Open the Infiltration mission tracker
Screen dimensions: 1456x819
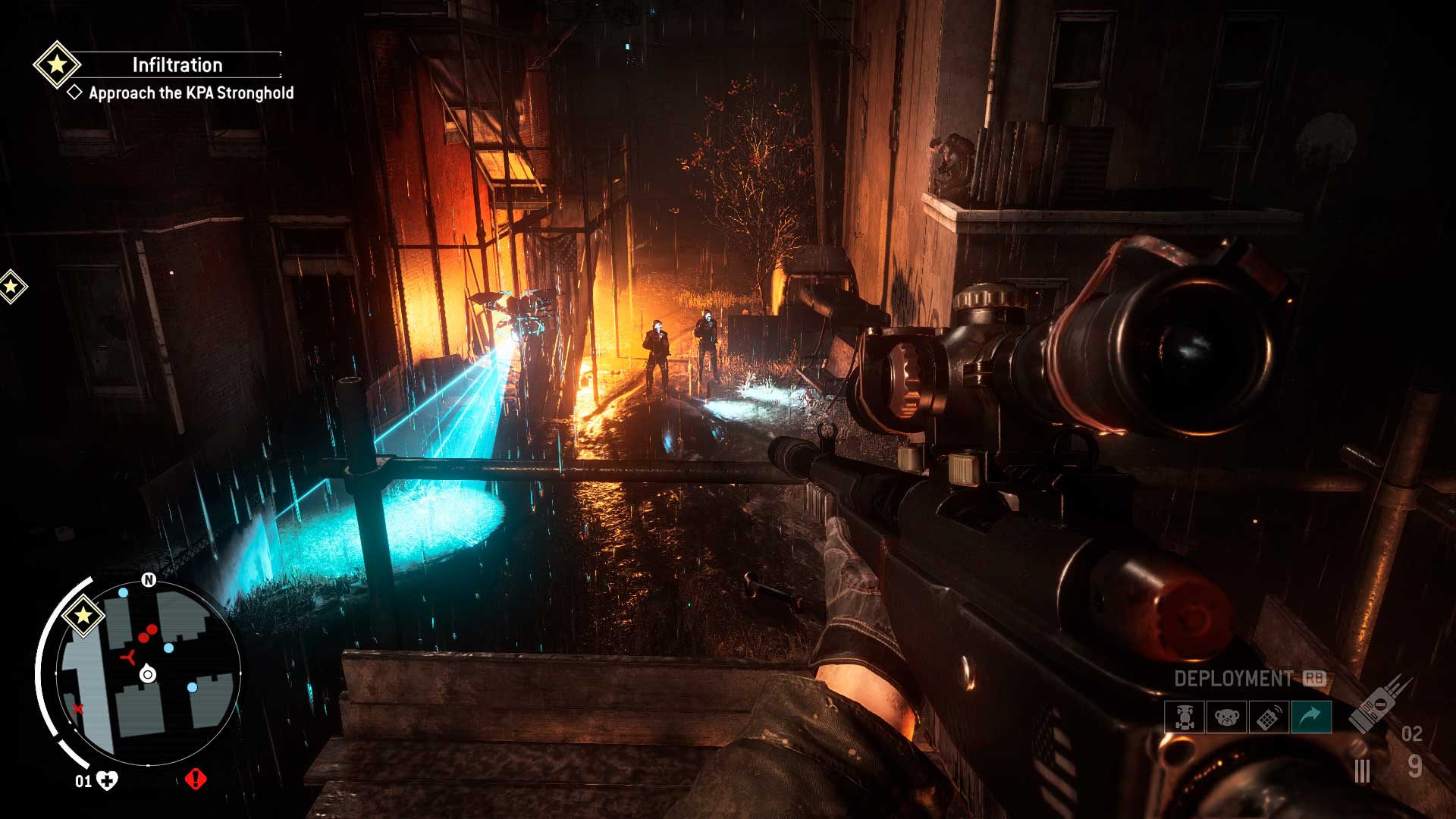pyautogui.click(x=177, y=65)
